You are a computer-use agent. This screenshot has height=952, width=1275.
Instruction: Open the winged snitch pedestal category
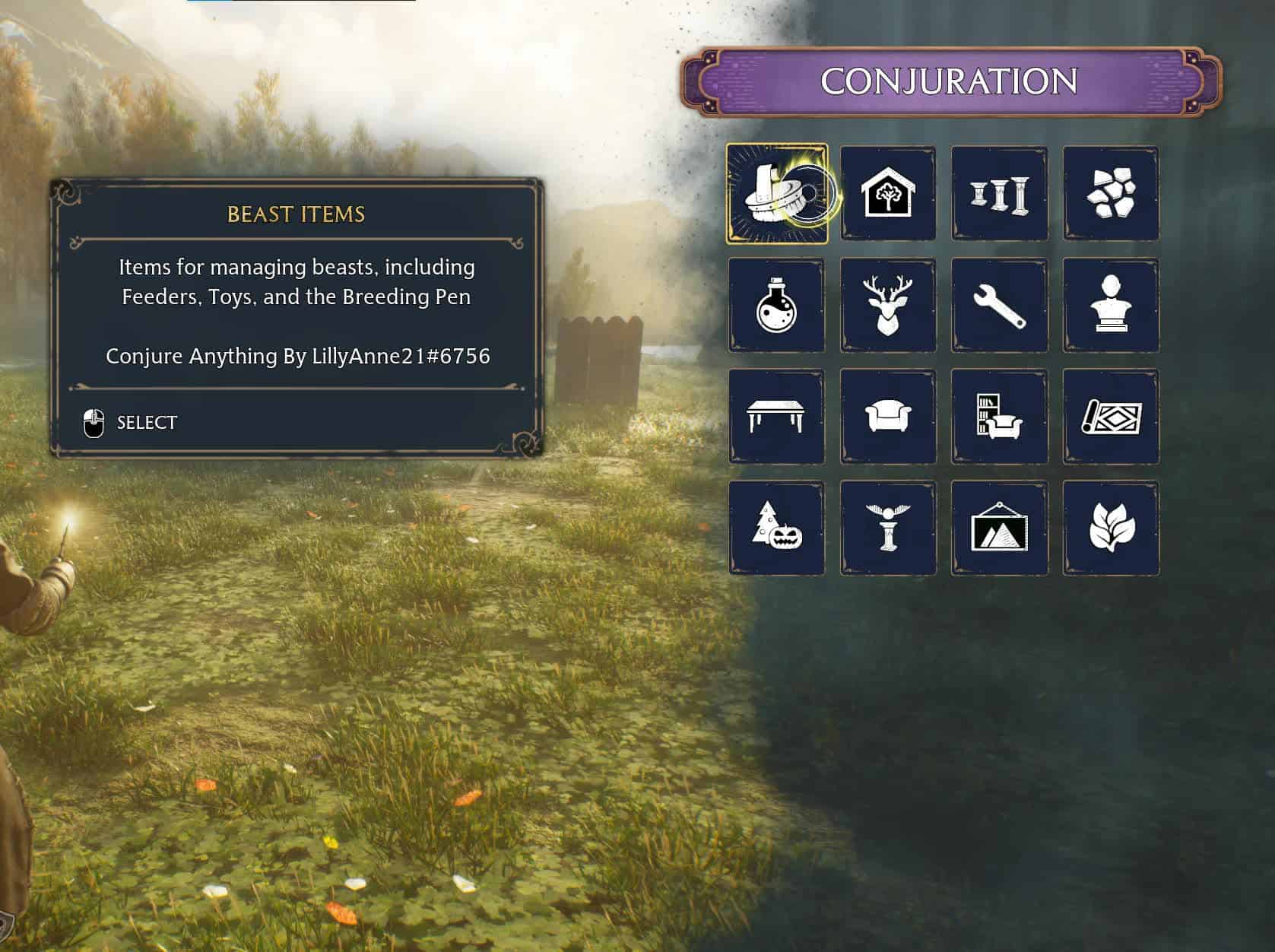[887, 528]
